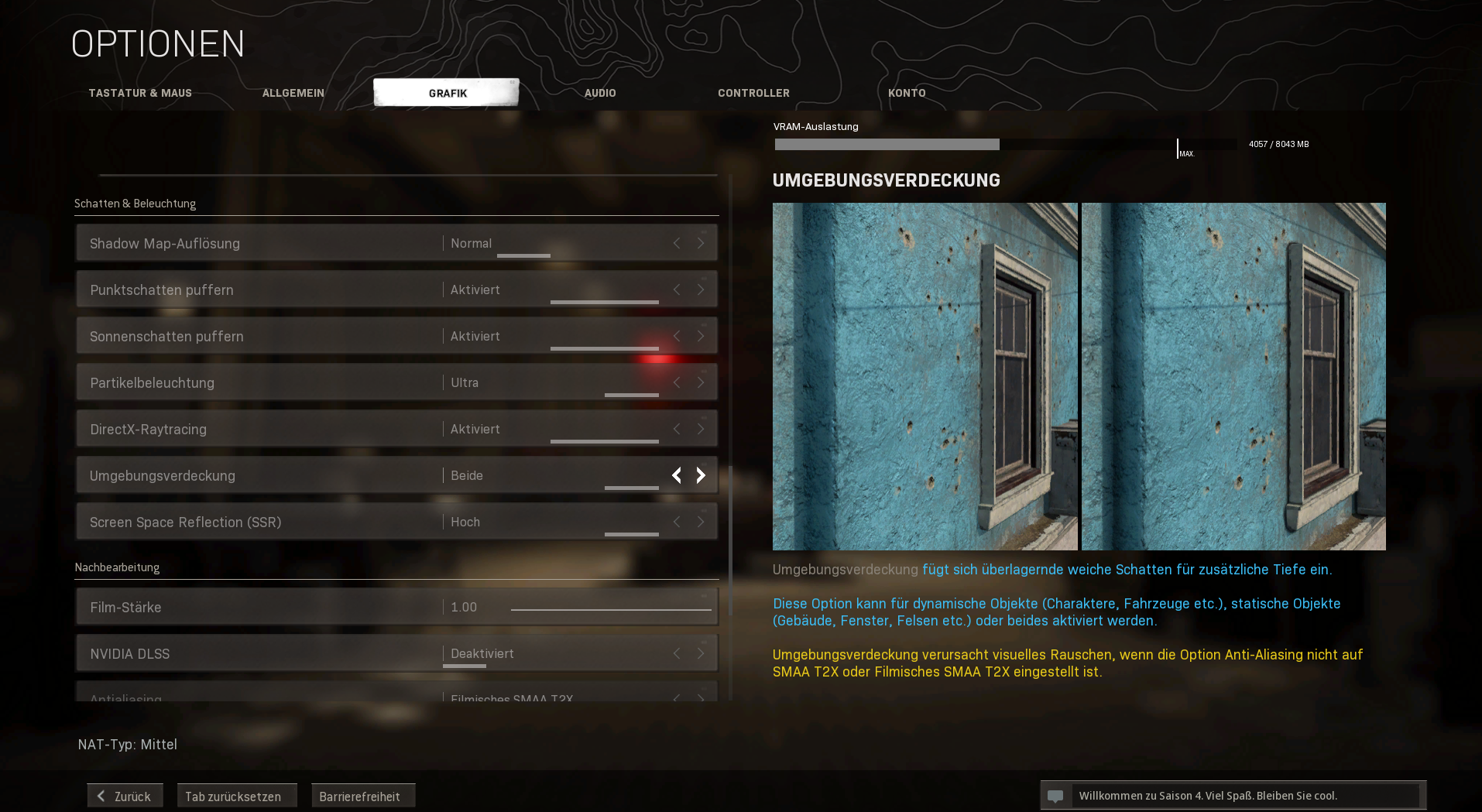
Task: Click the left arrow on NVIDIA DLSS
Action: coord(676,653)
